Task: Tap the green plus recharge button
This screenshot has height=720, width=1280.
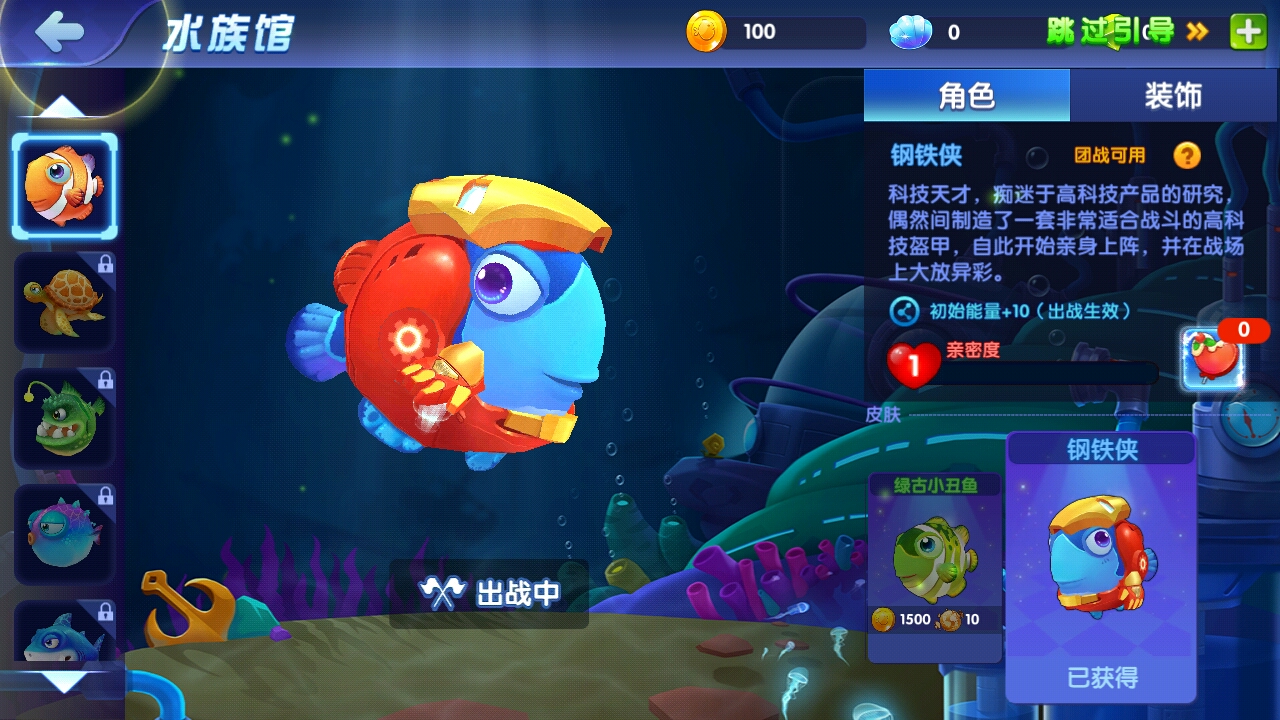Action: tap(1246, 31)
